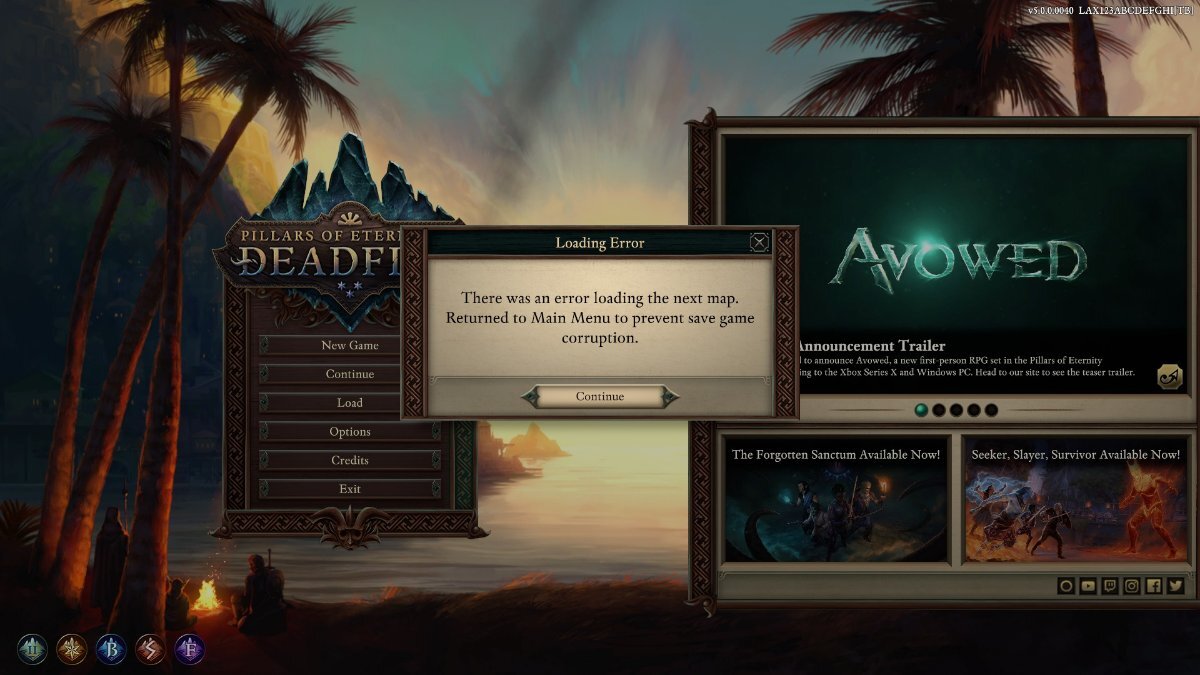Exit the game from main menu
Viewport: 1200px width, 675px height.
click(349, 489)
